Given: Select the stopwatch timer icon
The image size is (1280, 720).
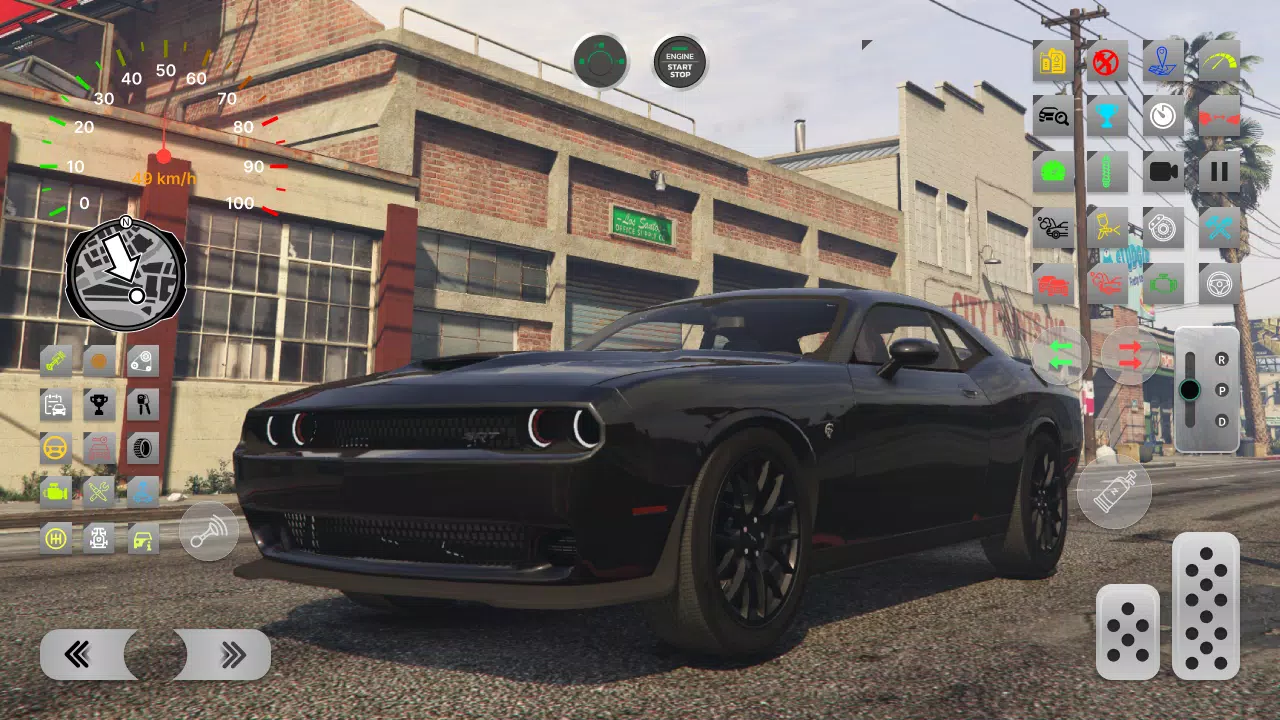Looking at the screenshot, I should (x=1162, y=117).
